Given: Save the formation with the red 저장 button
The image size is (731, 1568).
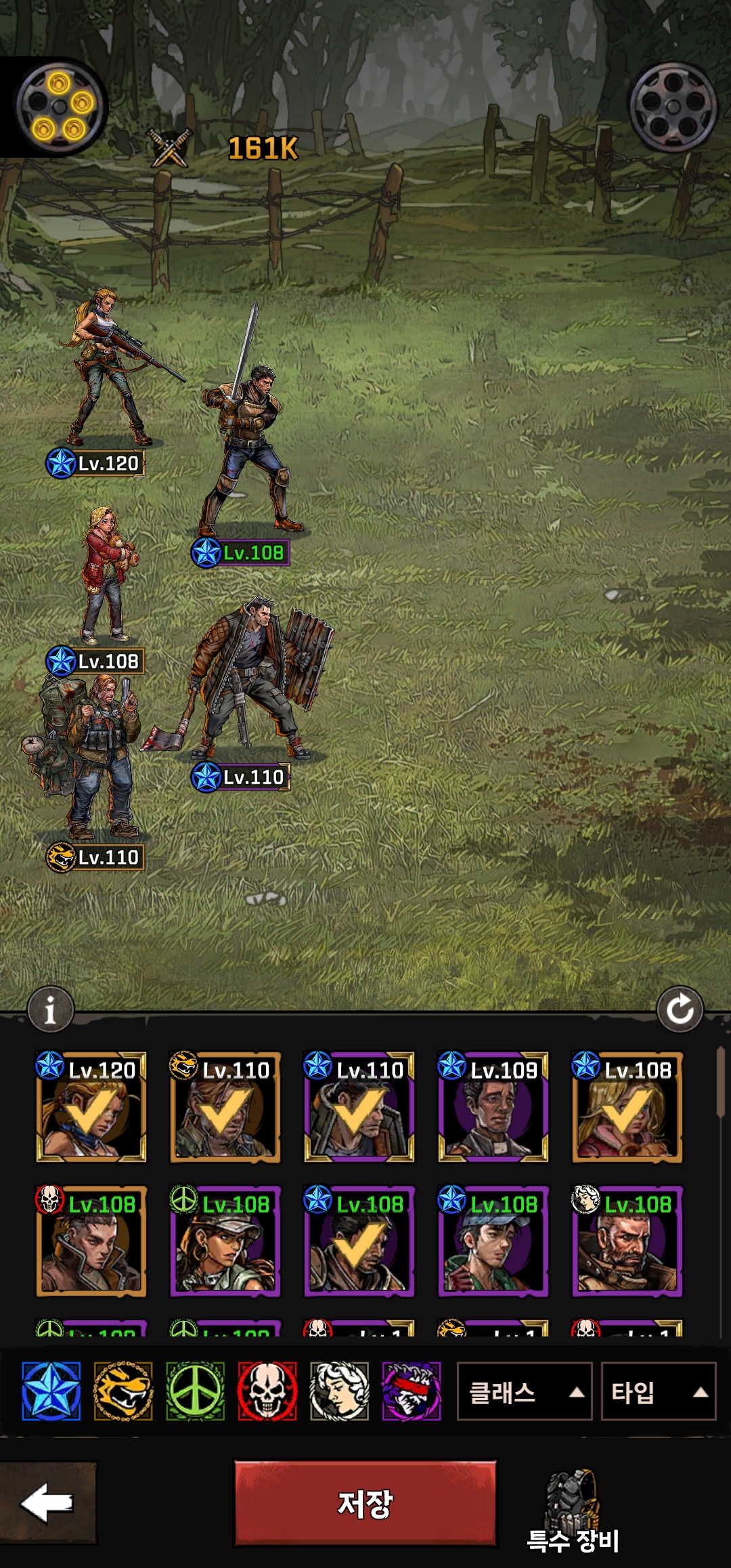Looking at the screenshot, I should [365, 1503].
